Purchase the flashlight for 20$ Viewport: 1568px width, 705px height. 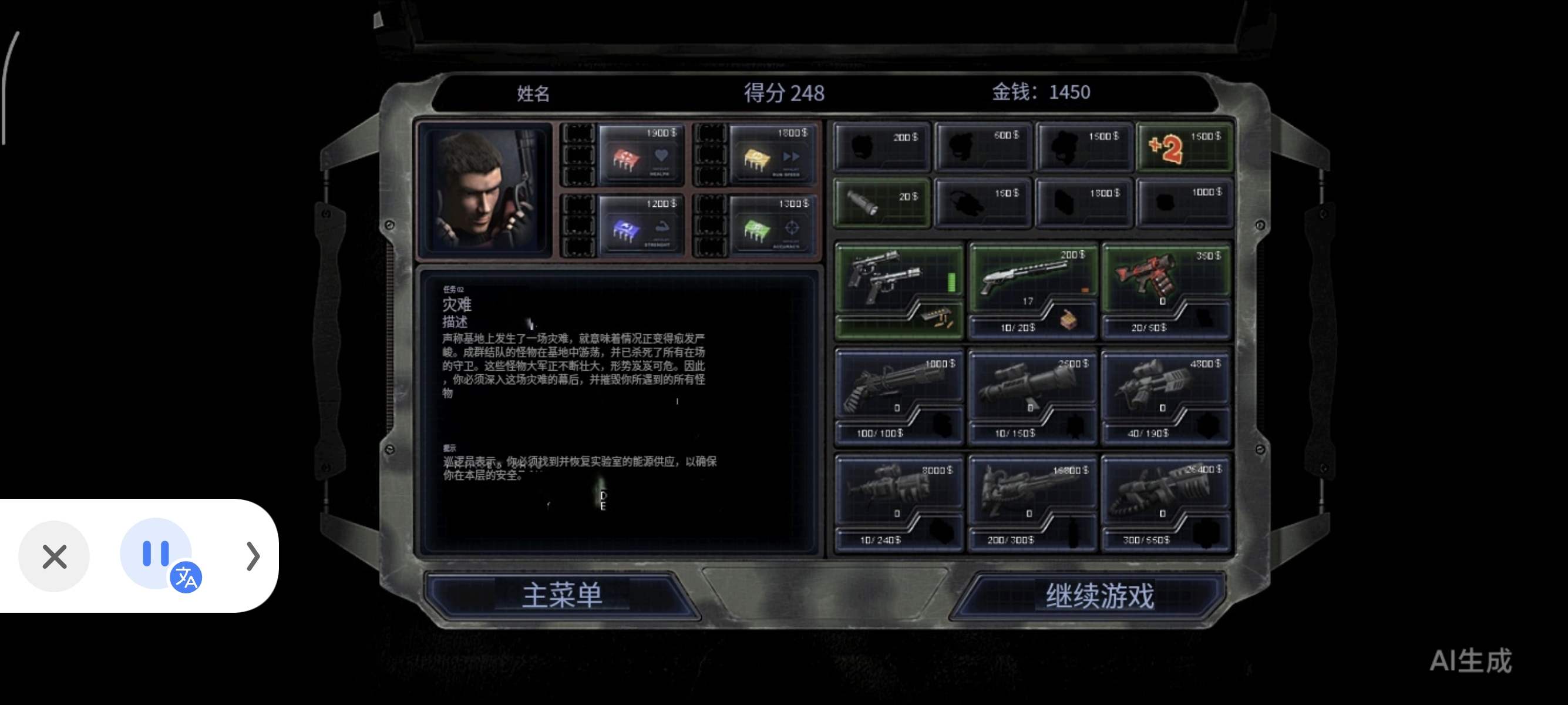click(881, 202)
